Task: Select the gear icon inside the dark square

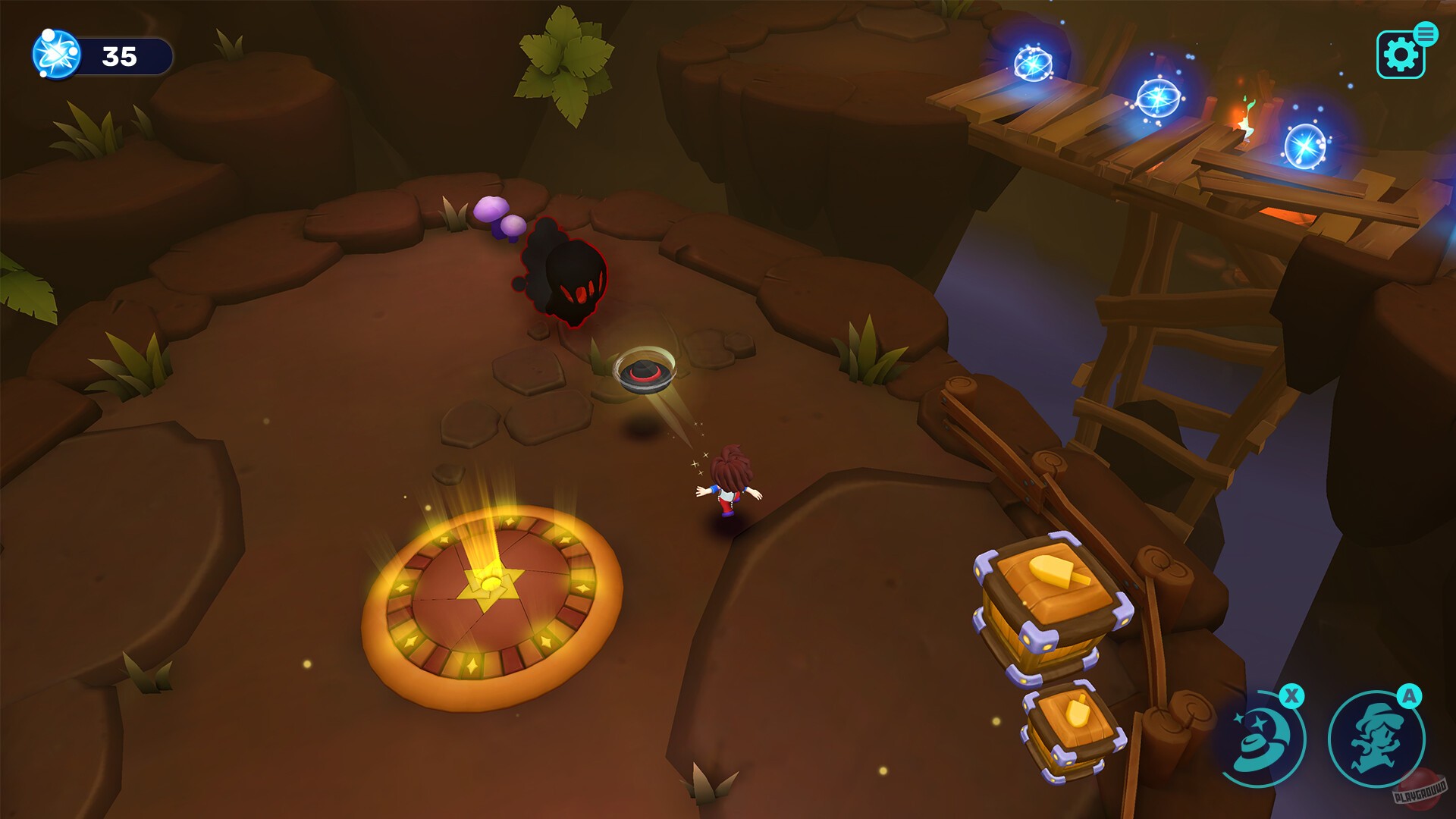Action: (x=1401, y=54)
